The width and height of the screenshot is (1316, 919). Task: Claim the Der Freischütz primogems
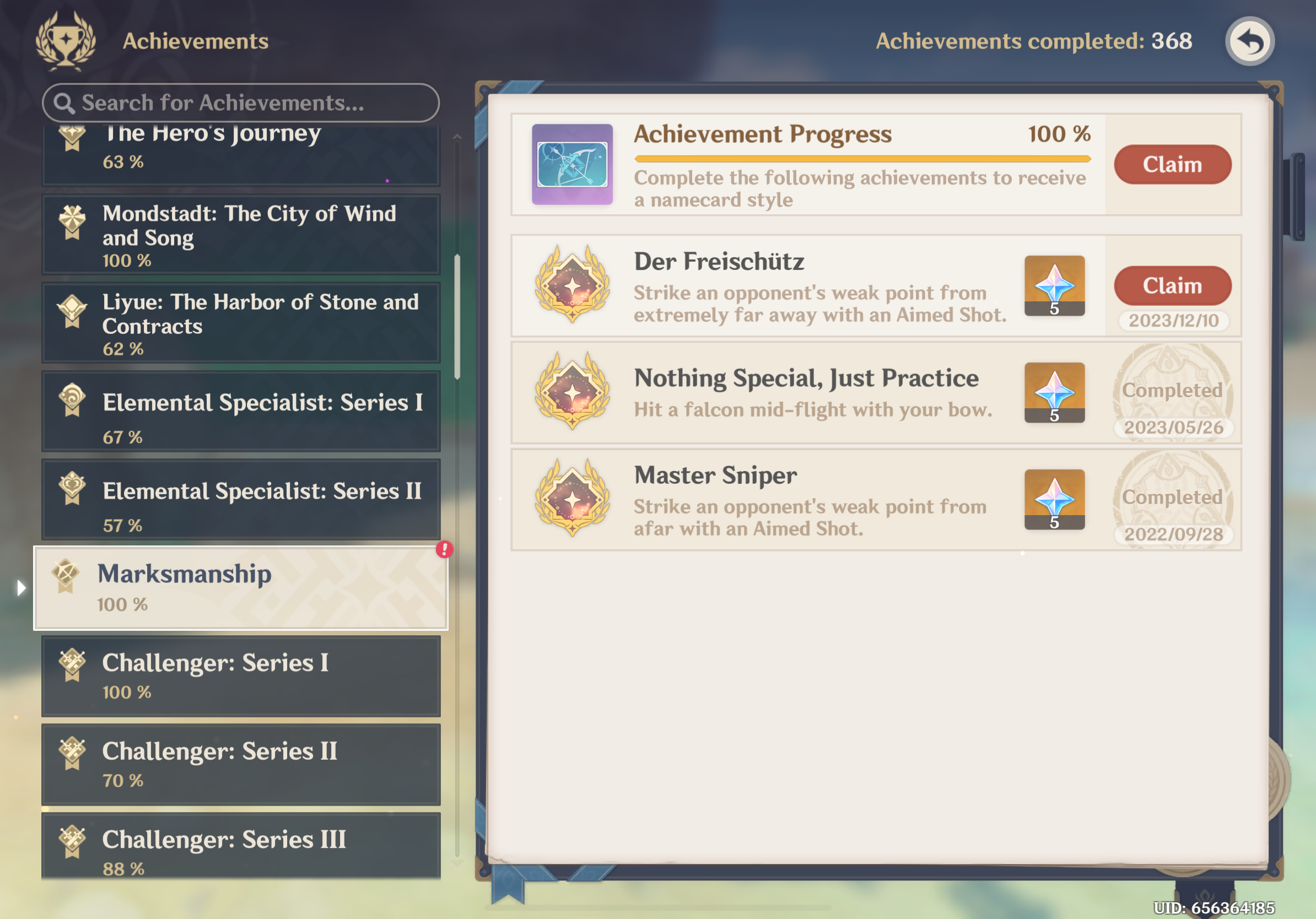(1172, 285)
